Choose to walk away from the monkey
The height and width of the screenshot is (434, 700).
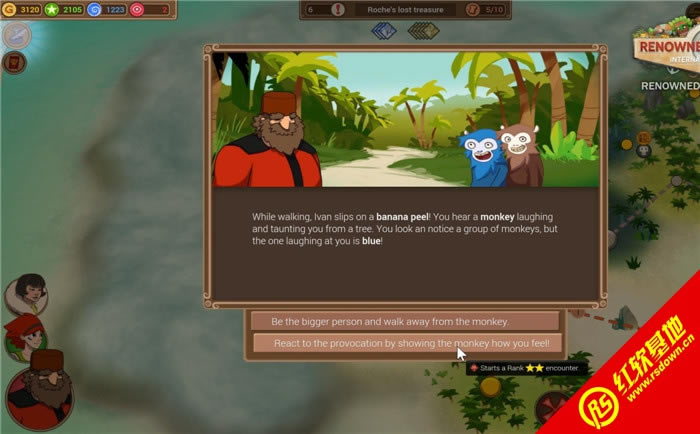405,321
